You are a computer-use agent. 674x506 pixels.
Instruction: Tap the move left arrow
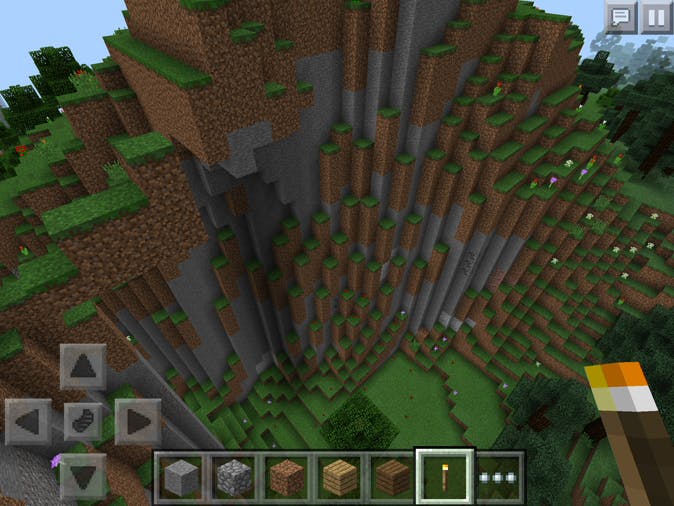pos(29,421)
